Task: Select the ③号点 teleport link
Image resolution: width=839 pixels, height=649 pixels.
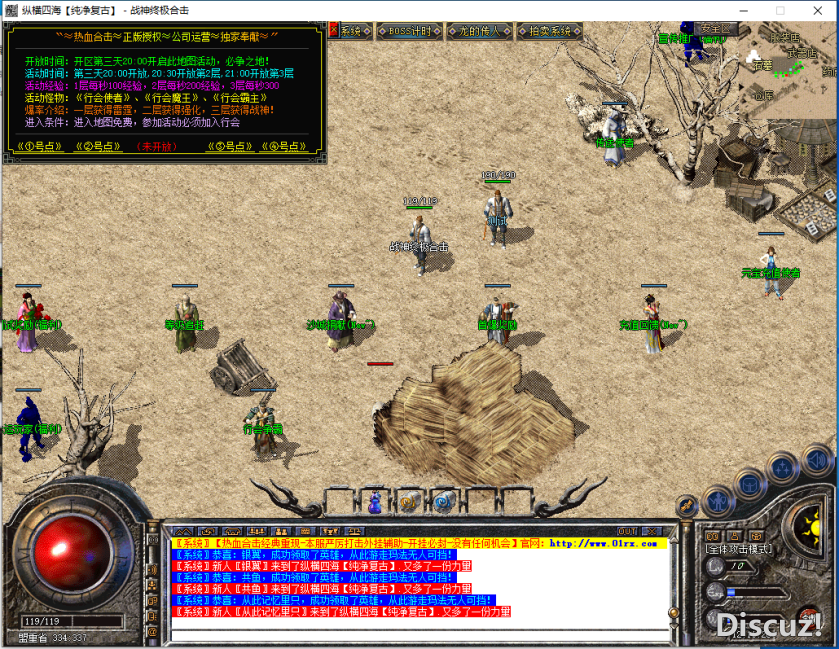Action: [228, 146]
